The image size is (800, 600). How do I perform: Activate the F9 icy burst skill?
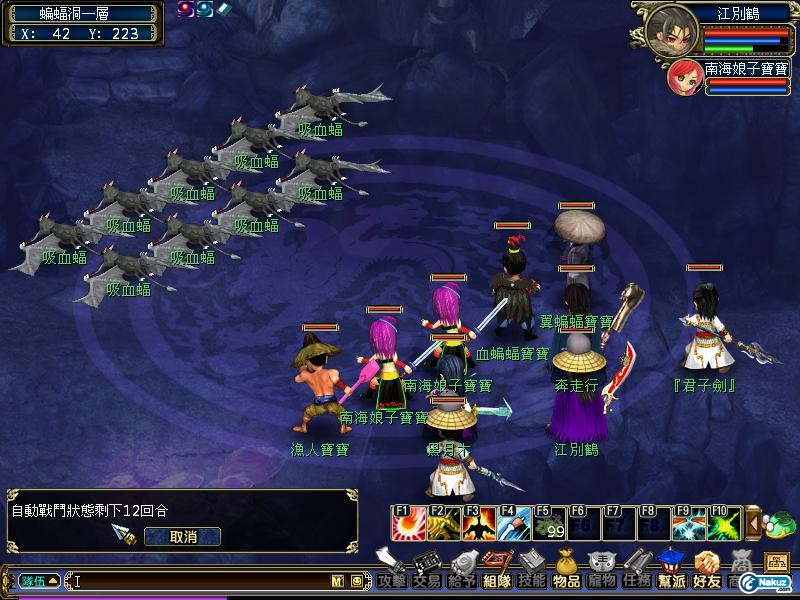coord(688,522)
